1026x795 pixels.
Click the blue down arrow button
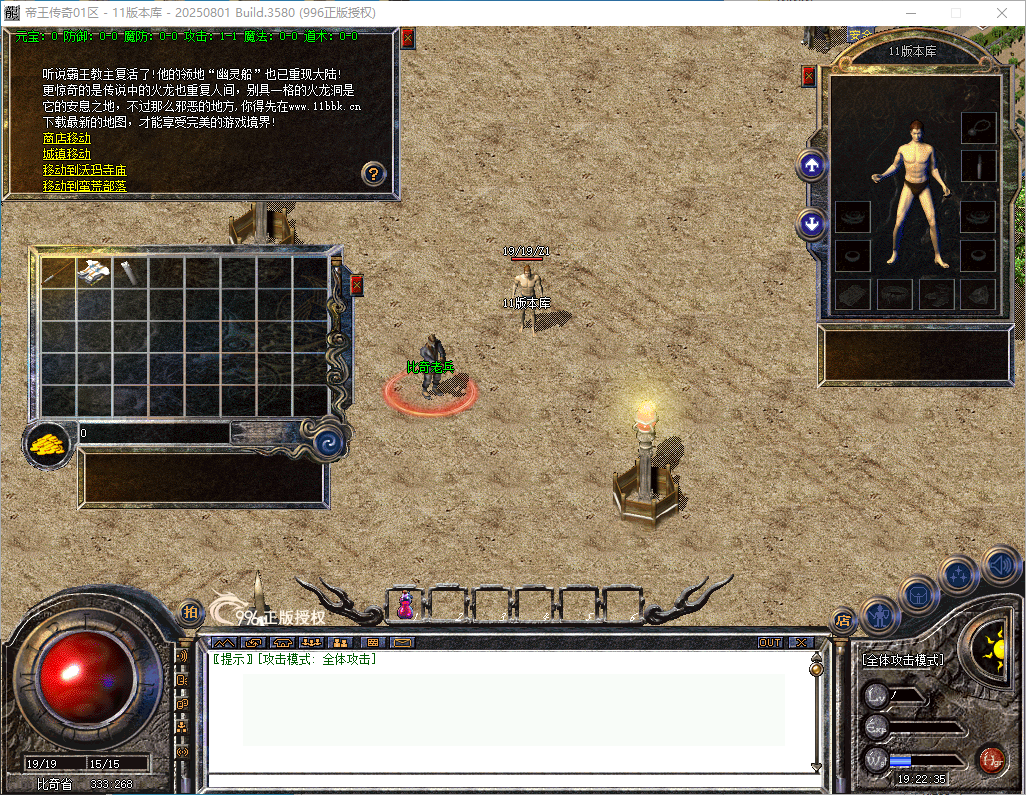(811, 223)
